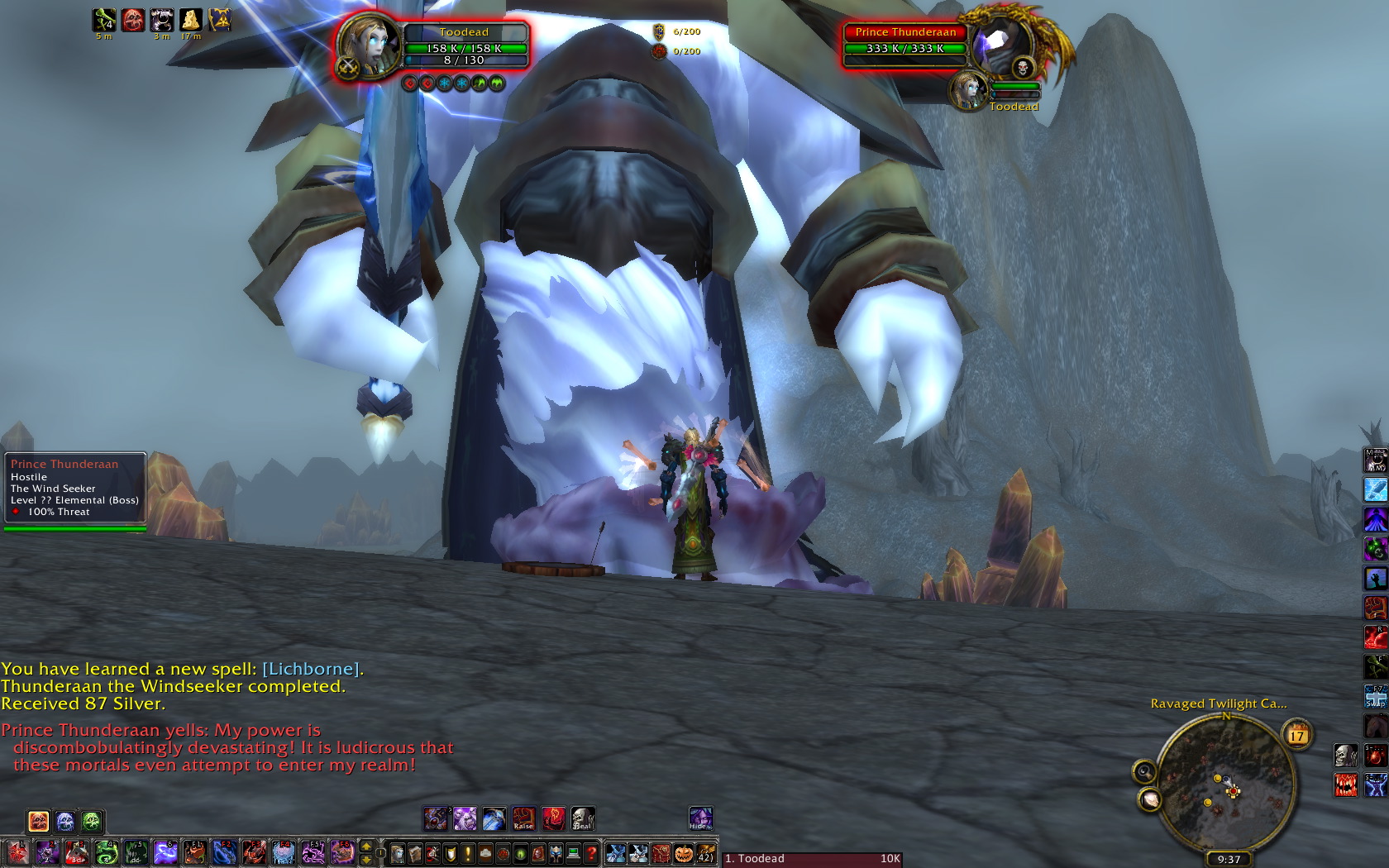The image size is (1389, 868).
Task: Page up the action bar arrow
Action: (366, 847)
